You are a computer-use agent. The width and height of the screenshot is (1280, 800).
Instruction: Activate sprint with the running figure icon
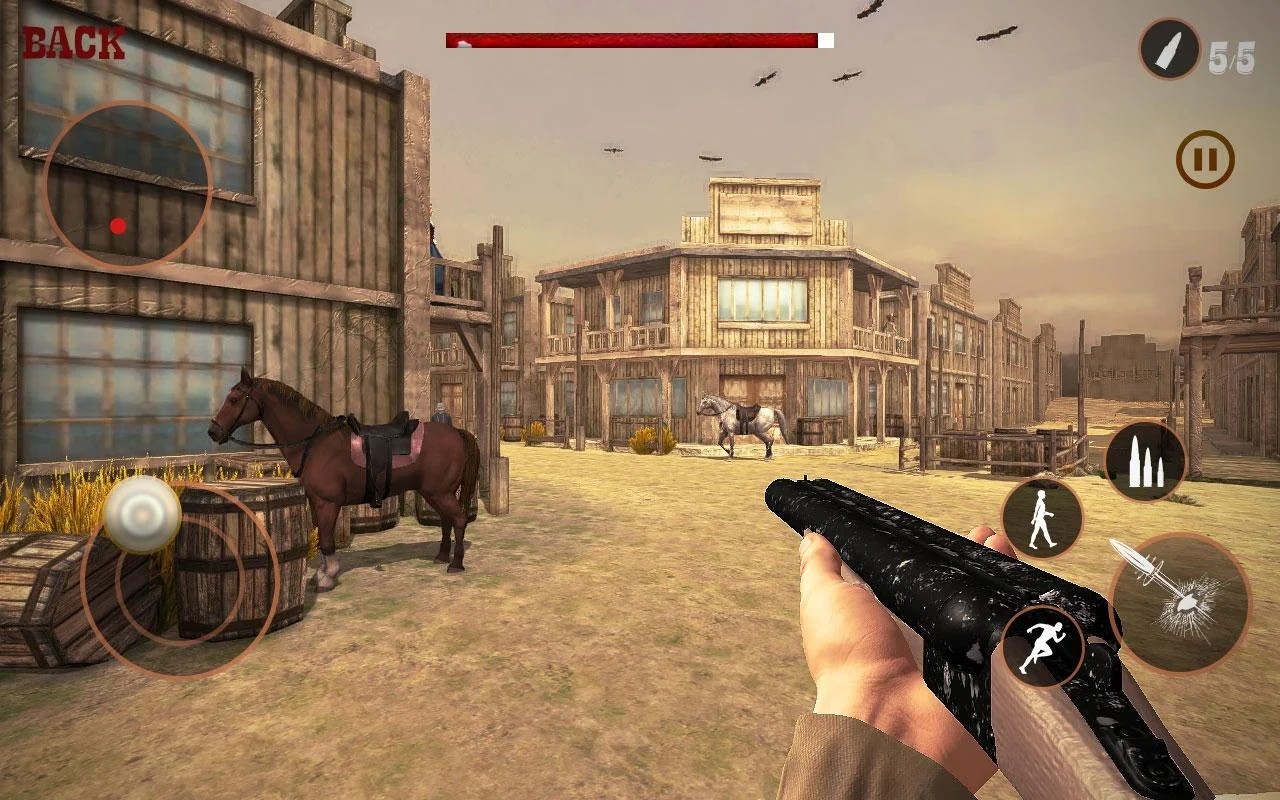(x=1042, y=645)
